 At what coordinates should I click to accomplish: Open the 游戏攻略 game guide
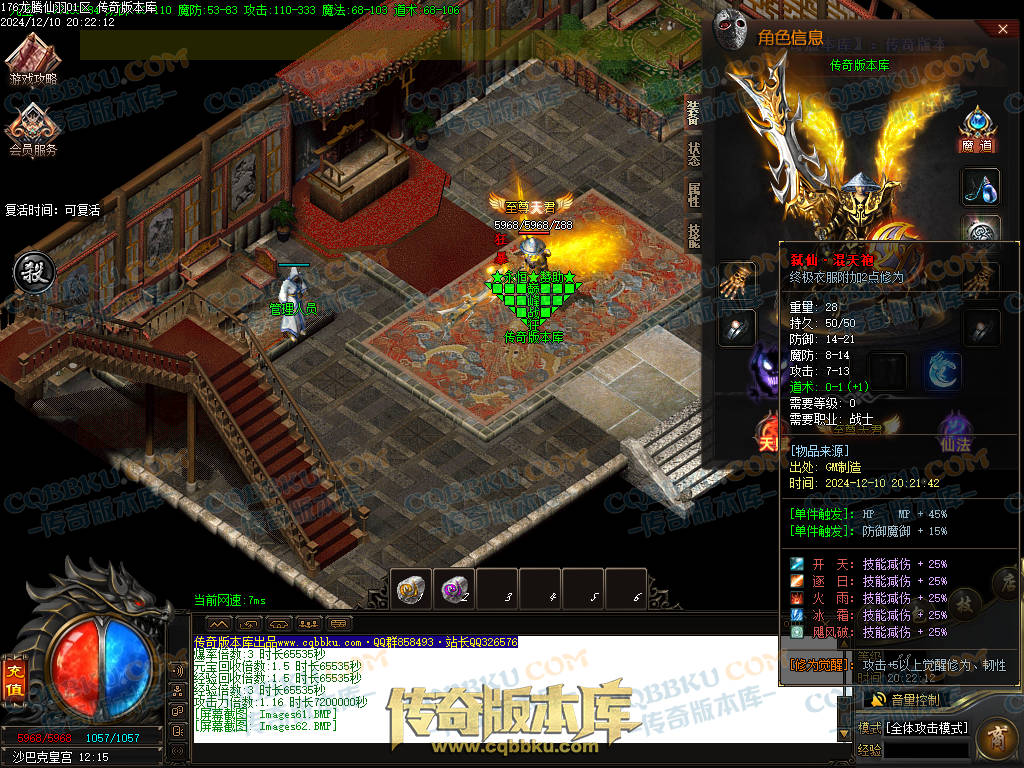(33, 58)
